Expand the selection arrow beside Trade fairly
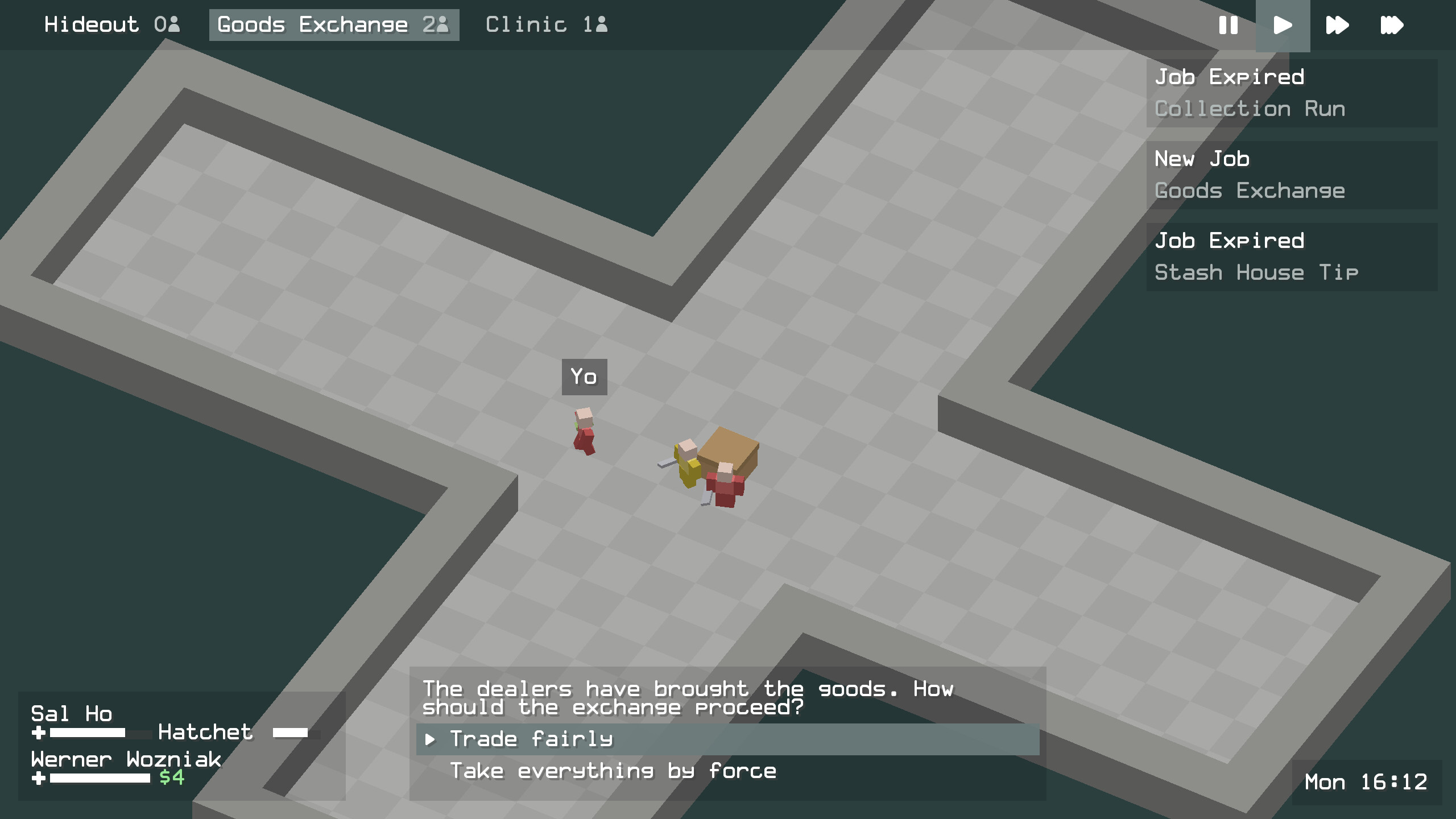Image resolution: width=1456 pixels, height=819 pixels. point(431,739)
